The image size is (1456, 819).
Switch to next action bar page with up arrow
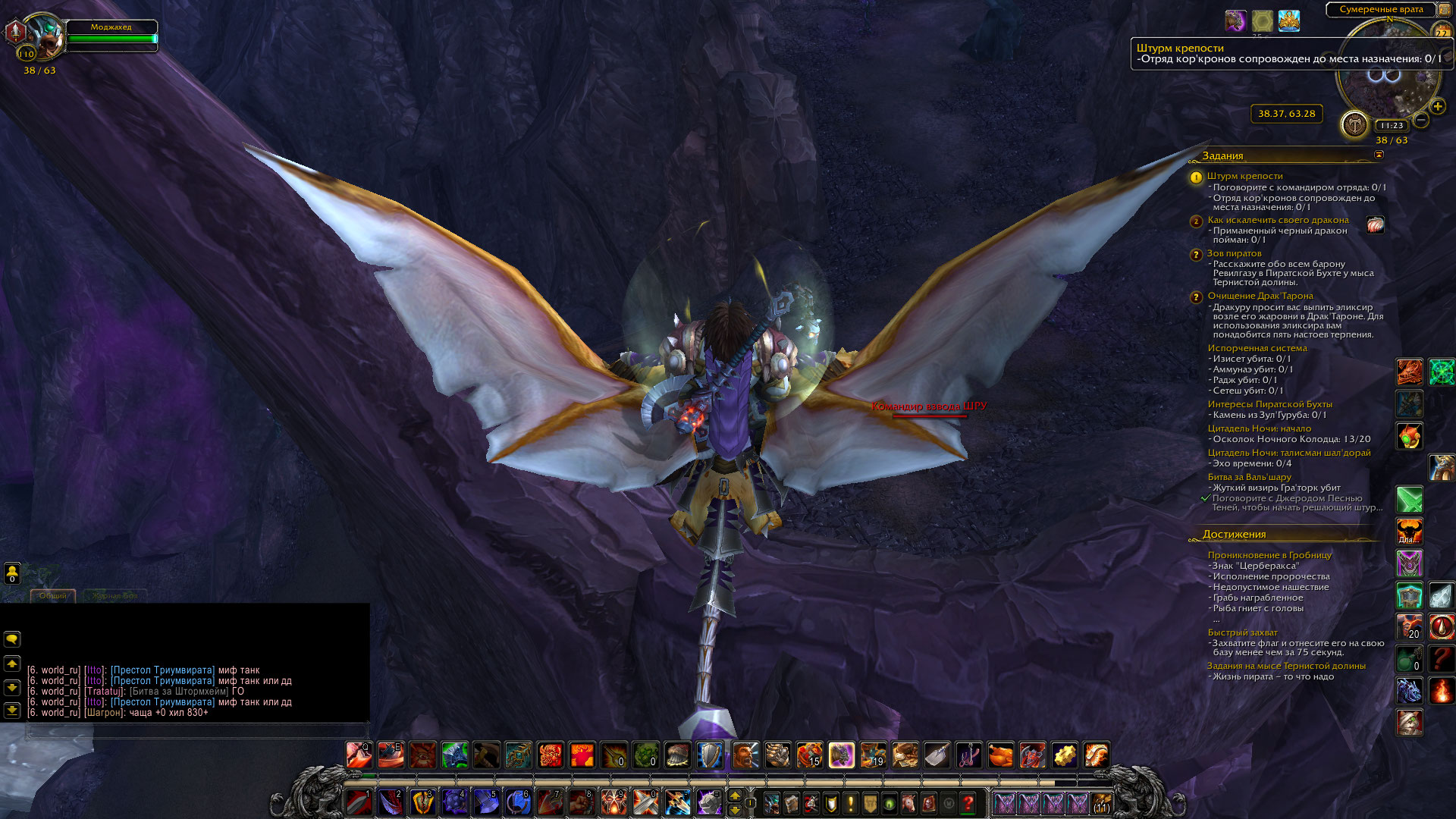(734, 795)
